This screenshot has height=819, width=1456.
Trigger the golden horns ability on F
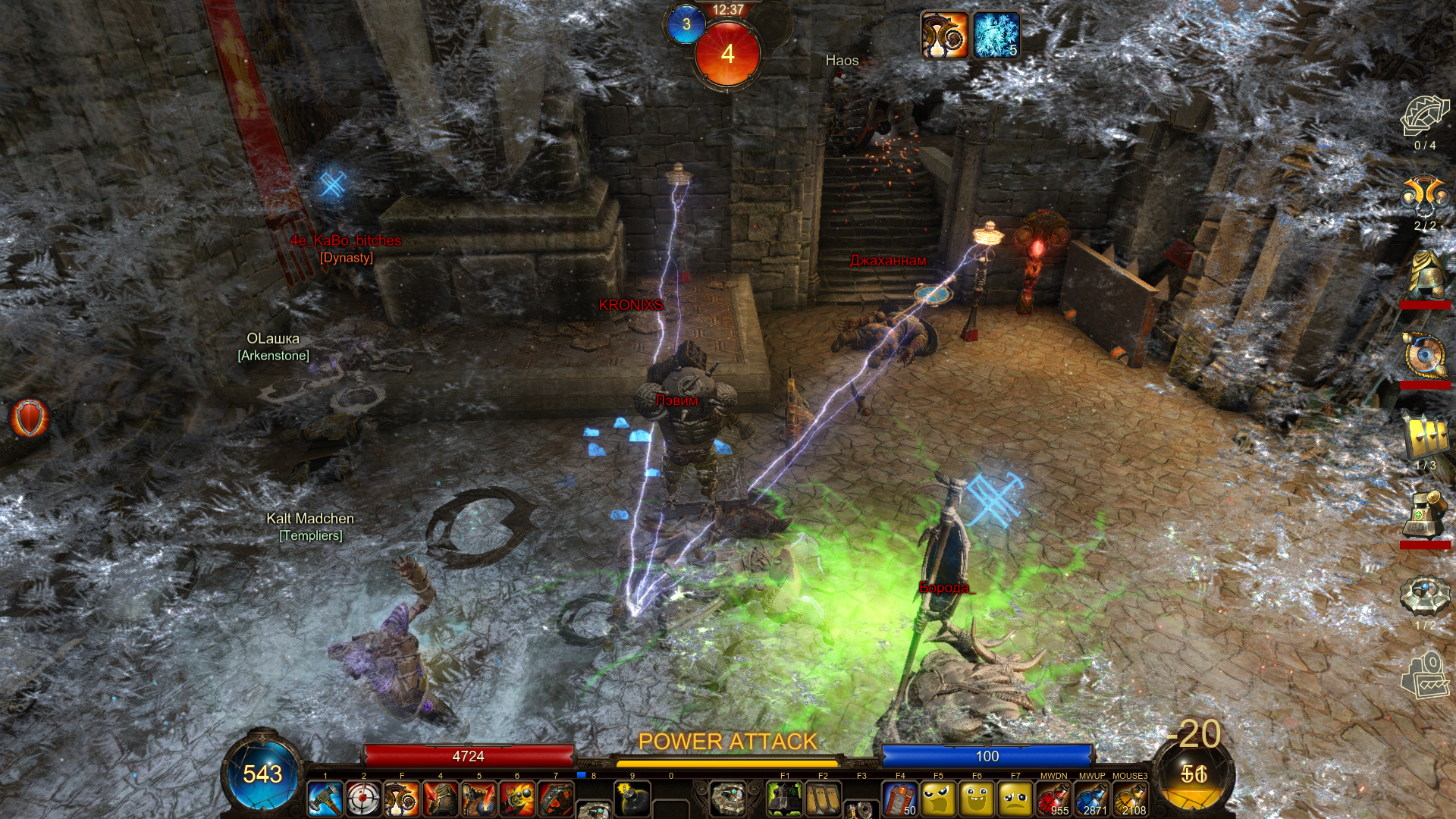[x=402, y=799]
